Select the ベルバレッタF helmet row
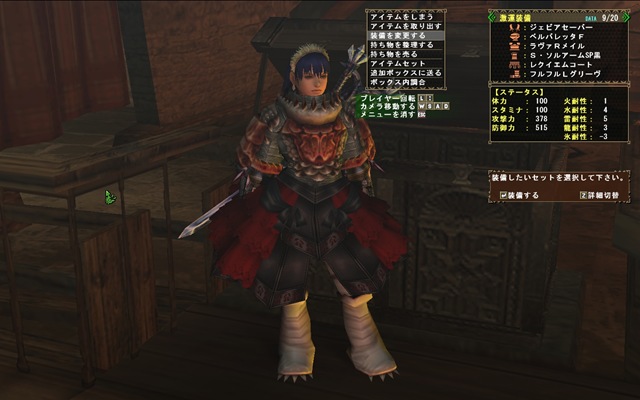This screenshot has width=640, height=400. point(555,40)
